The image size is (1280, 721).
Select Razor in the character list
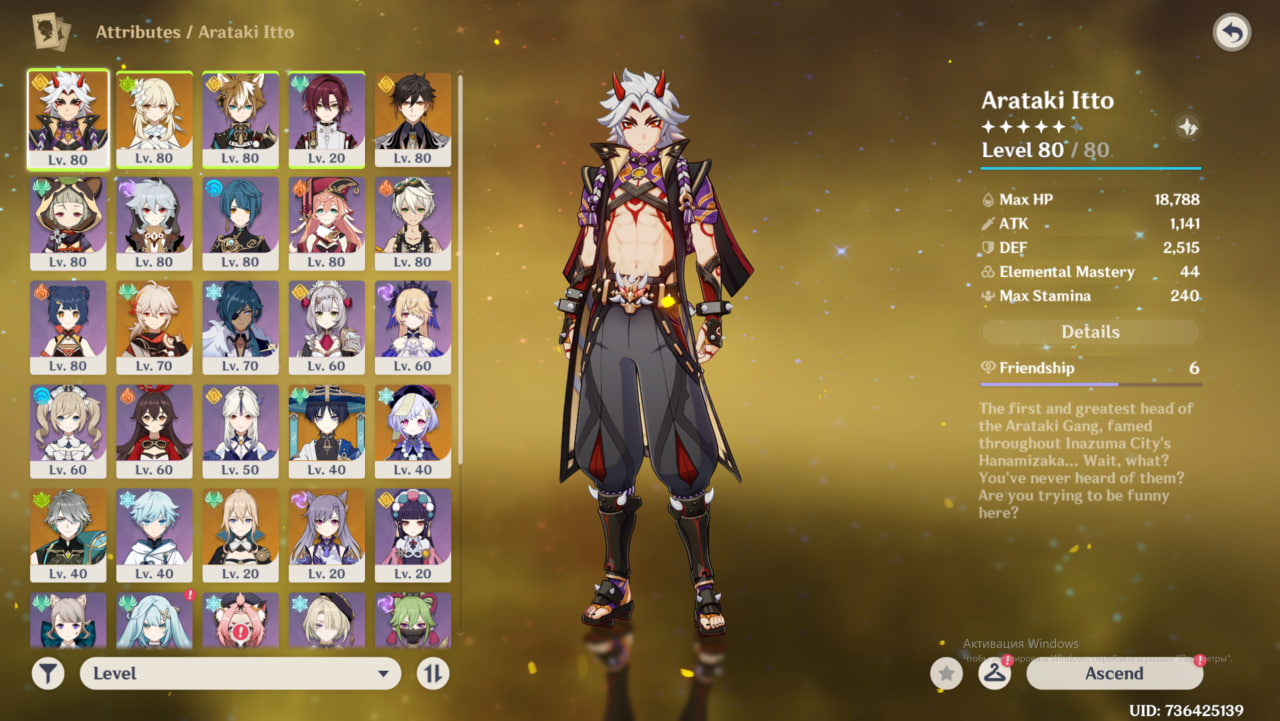[154, 222]
